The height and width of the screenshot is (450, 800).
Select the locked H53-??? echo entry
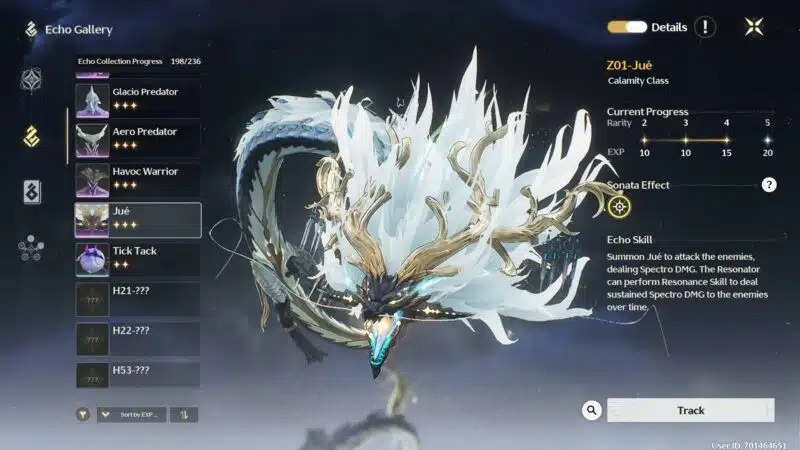(137, 375)
